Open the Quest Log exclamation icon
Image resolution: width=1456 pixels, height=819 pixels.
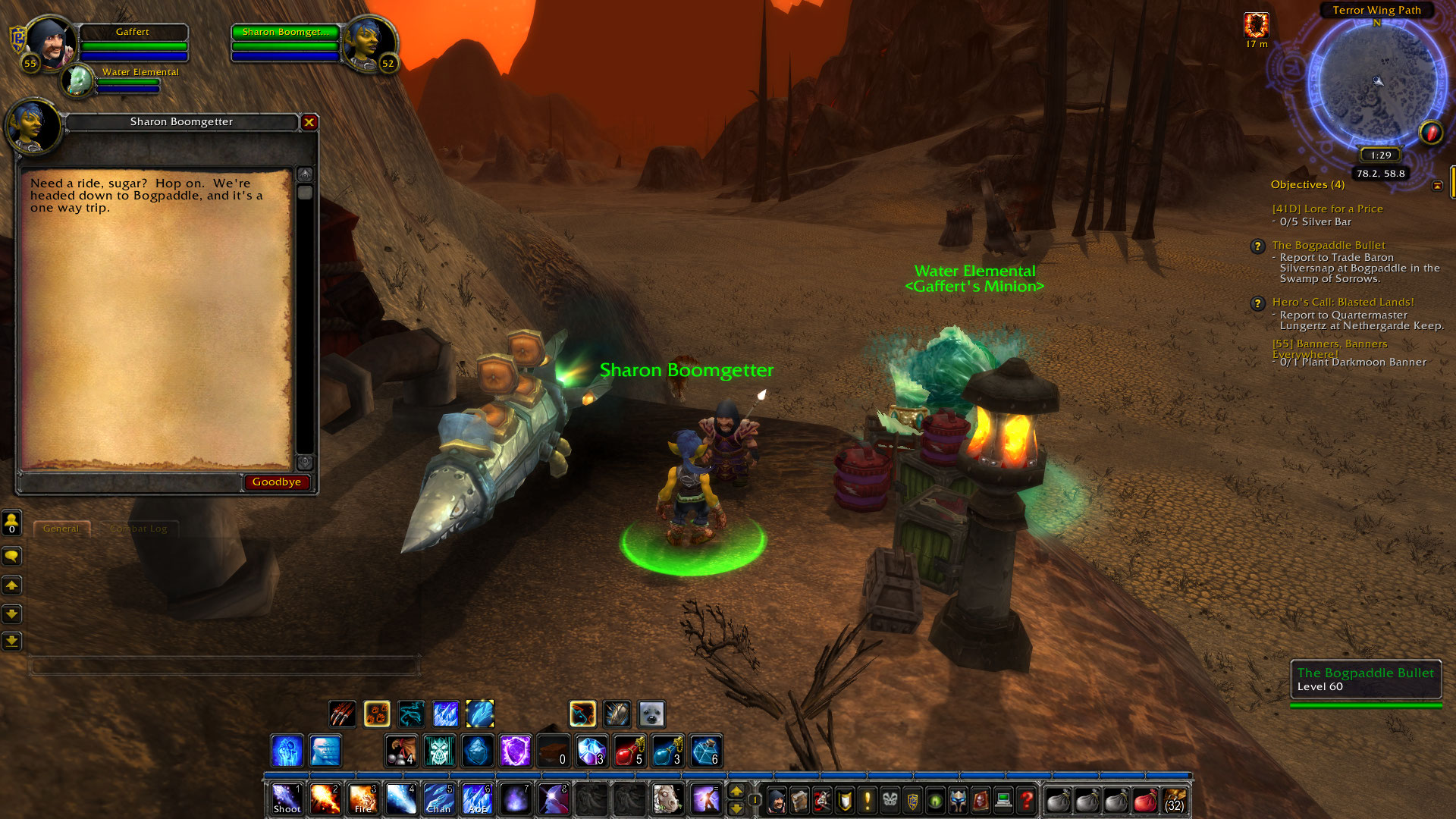(866, 799)
